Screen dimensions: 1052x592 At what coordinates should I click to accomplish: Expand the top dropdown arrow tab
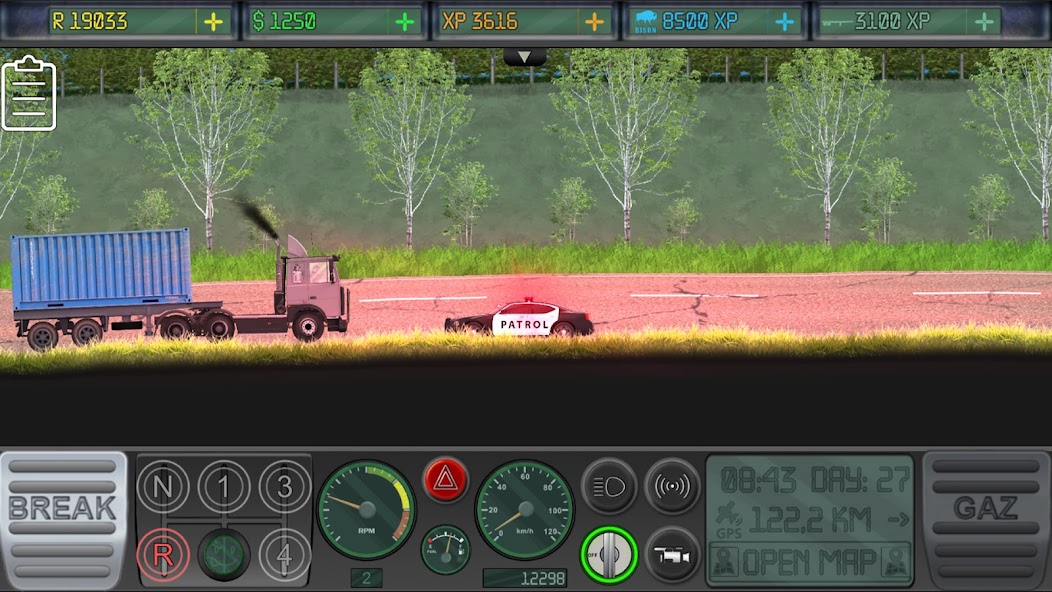525,57
